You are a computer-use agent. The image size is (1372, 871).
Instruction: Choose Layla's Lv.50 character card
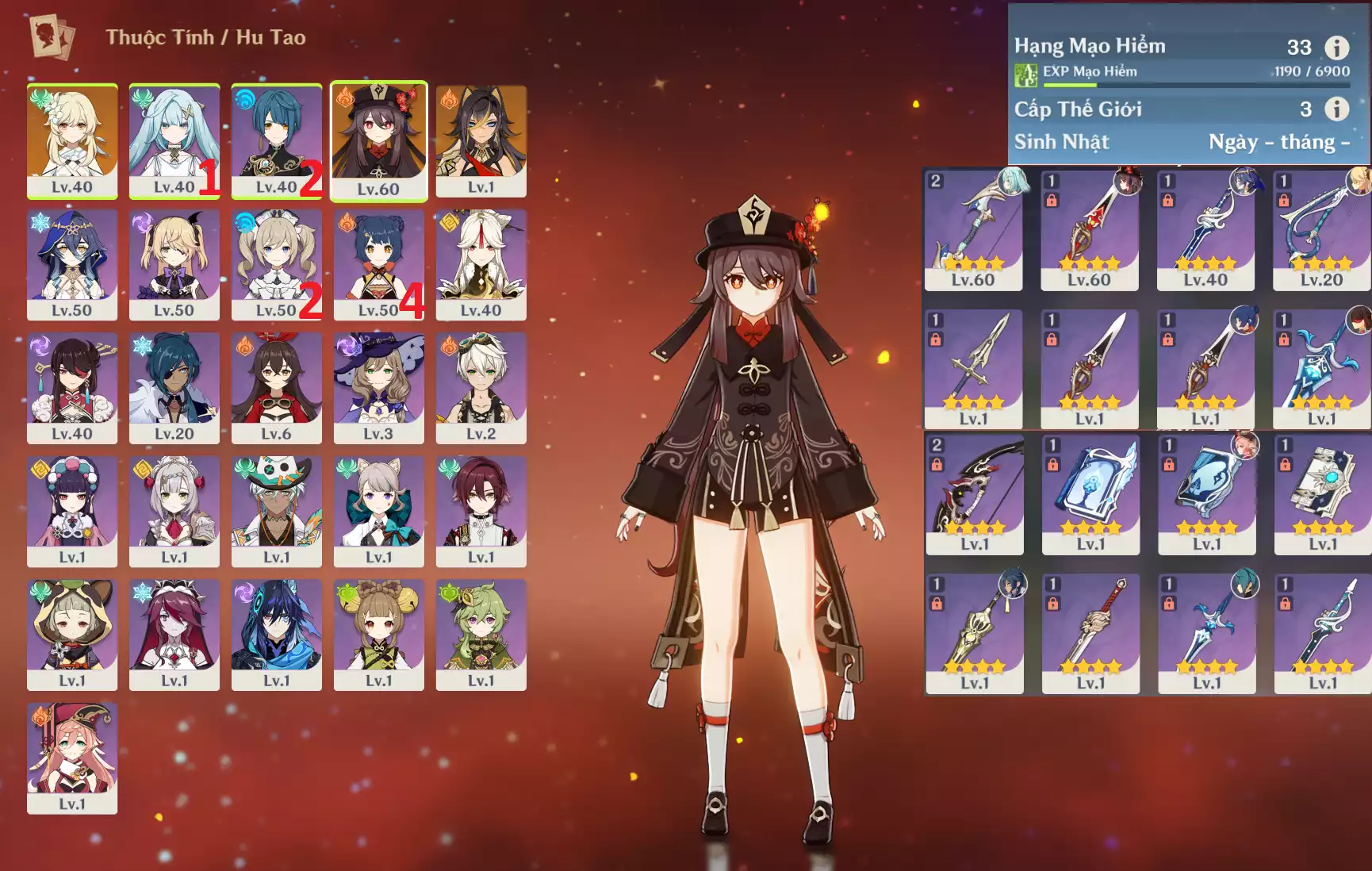point(72,264)
